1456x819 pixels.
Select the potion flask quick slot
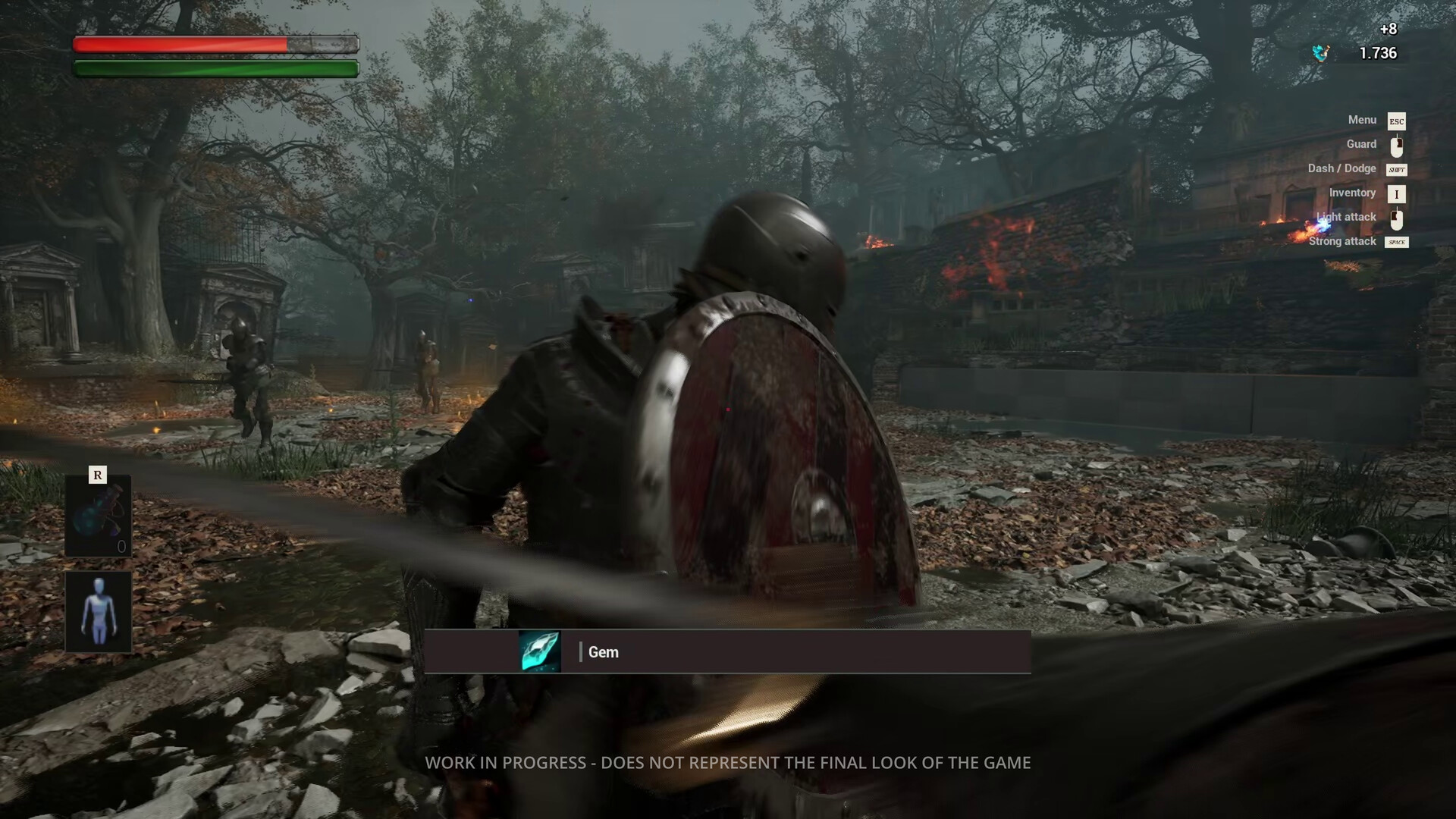98,516
